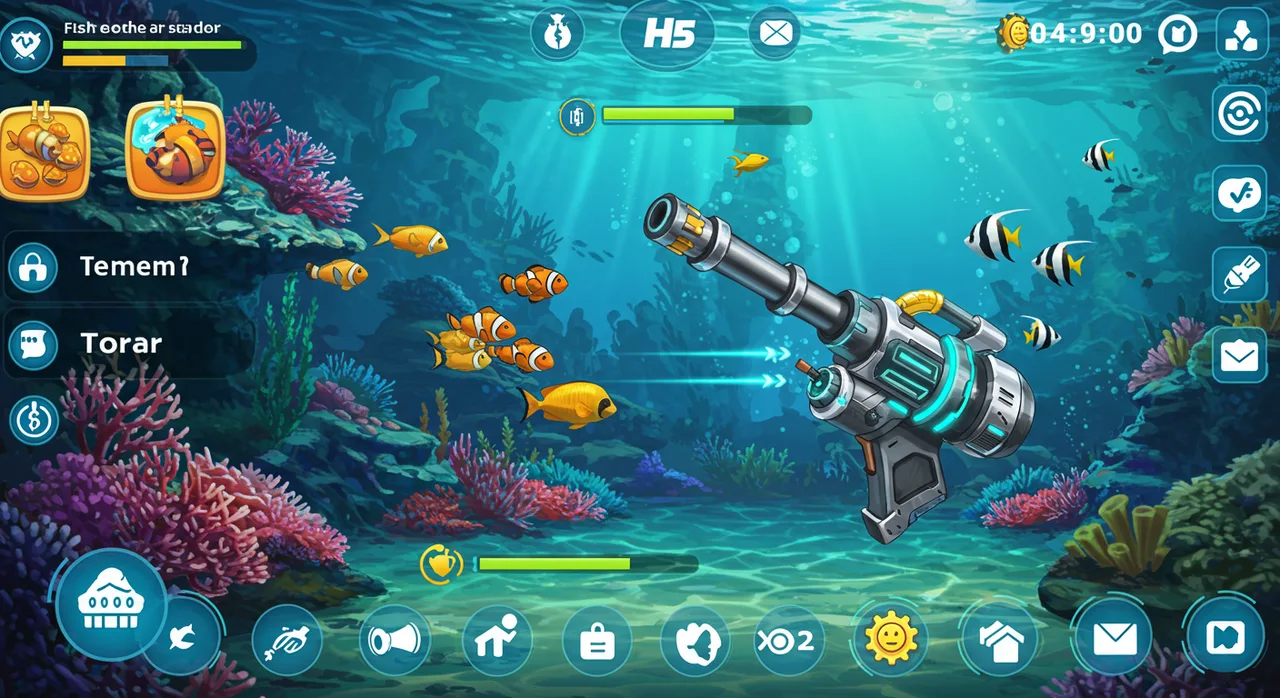The image size is (1280, 698).
Task: Activate the megaphone horn button
Action: (394, 640)
